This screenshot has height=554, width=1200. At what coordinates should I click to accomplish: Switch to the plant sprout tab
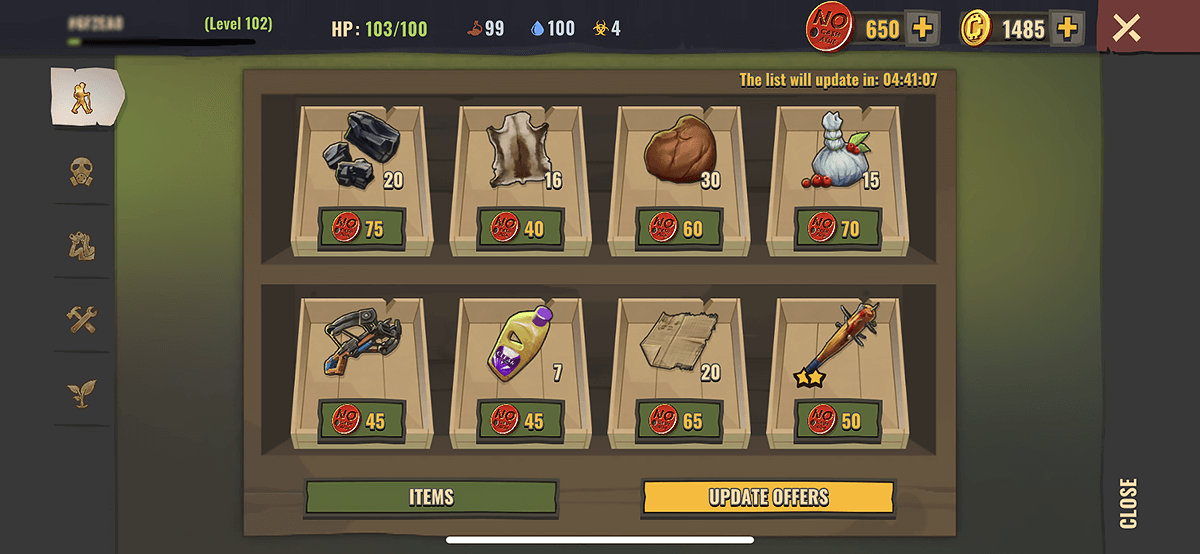(x=82, y=393)
